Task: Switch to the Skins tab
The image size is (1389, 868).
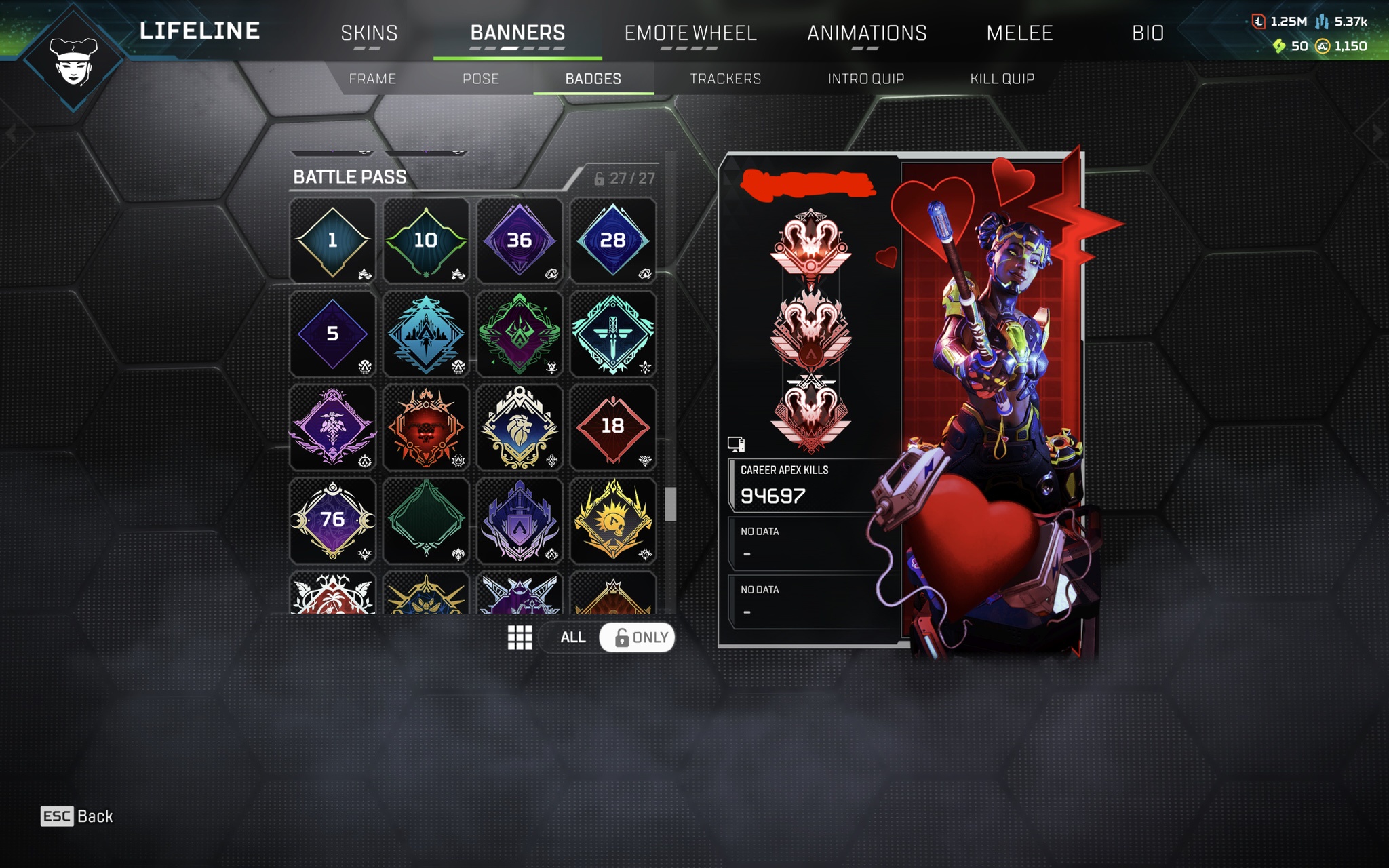Action: pyautogui.click(x=369, y=33)
